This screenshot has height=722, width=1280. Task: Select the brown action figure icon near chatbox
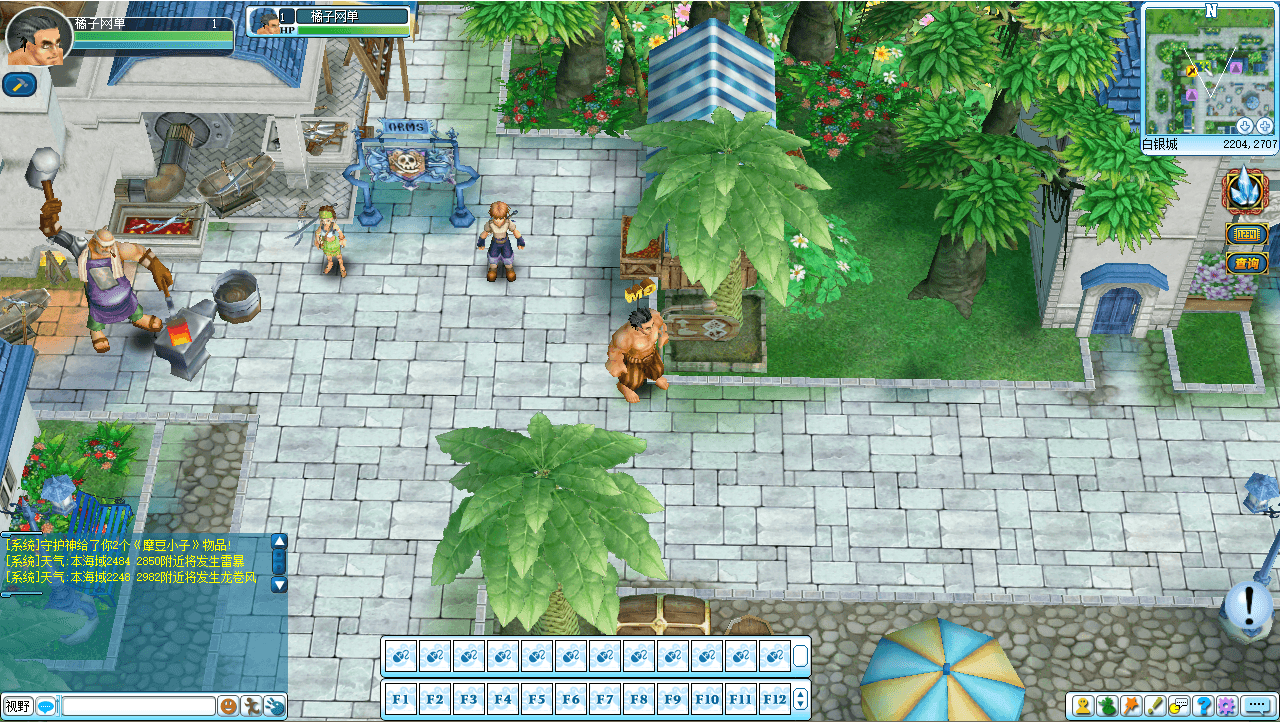251,705
